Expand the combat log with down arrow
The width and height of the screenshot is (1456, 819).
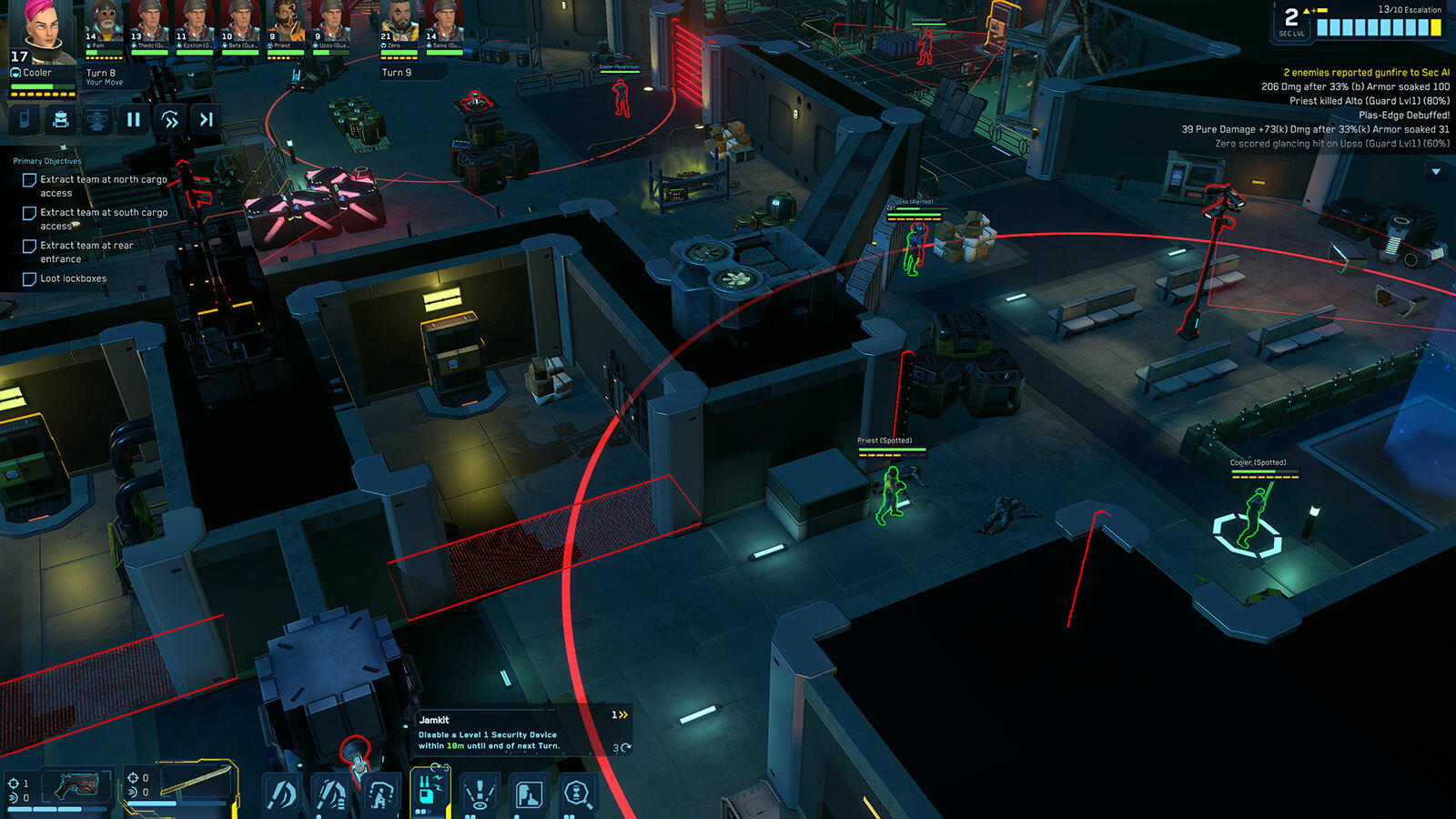pyautogui.click(x=1436, y=171)
